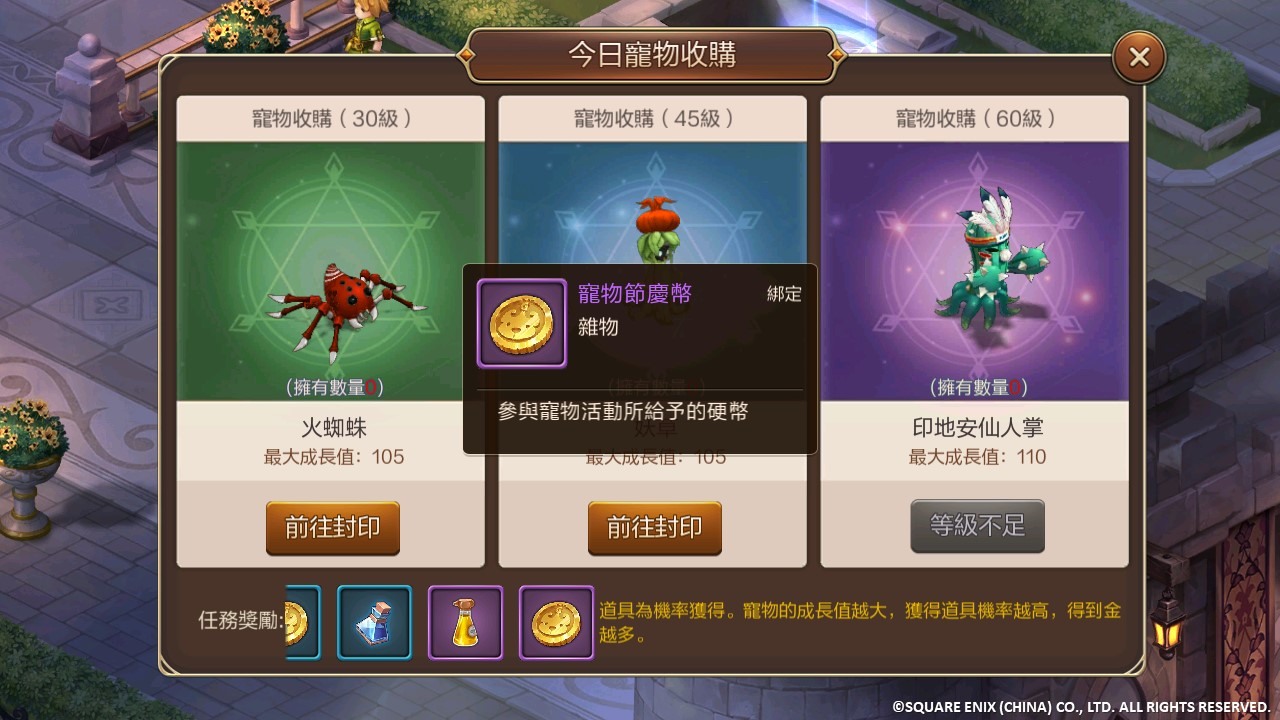This screenshot has height=720, width=1280.
Task: Select the 寵物收購（45級）card header
Action: pyautogui.click(x=652, y=117)
